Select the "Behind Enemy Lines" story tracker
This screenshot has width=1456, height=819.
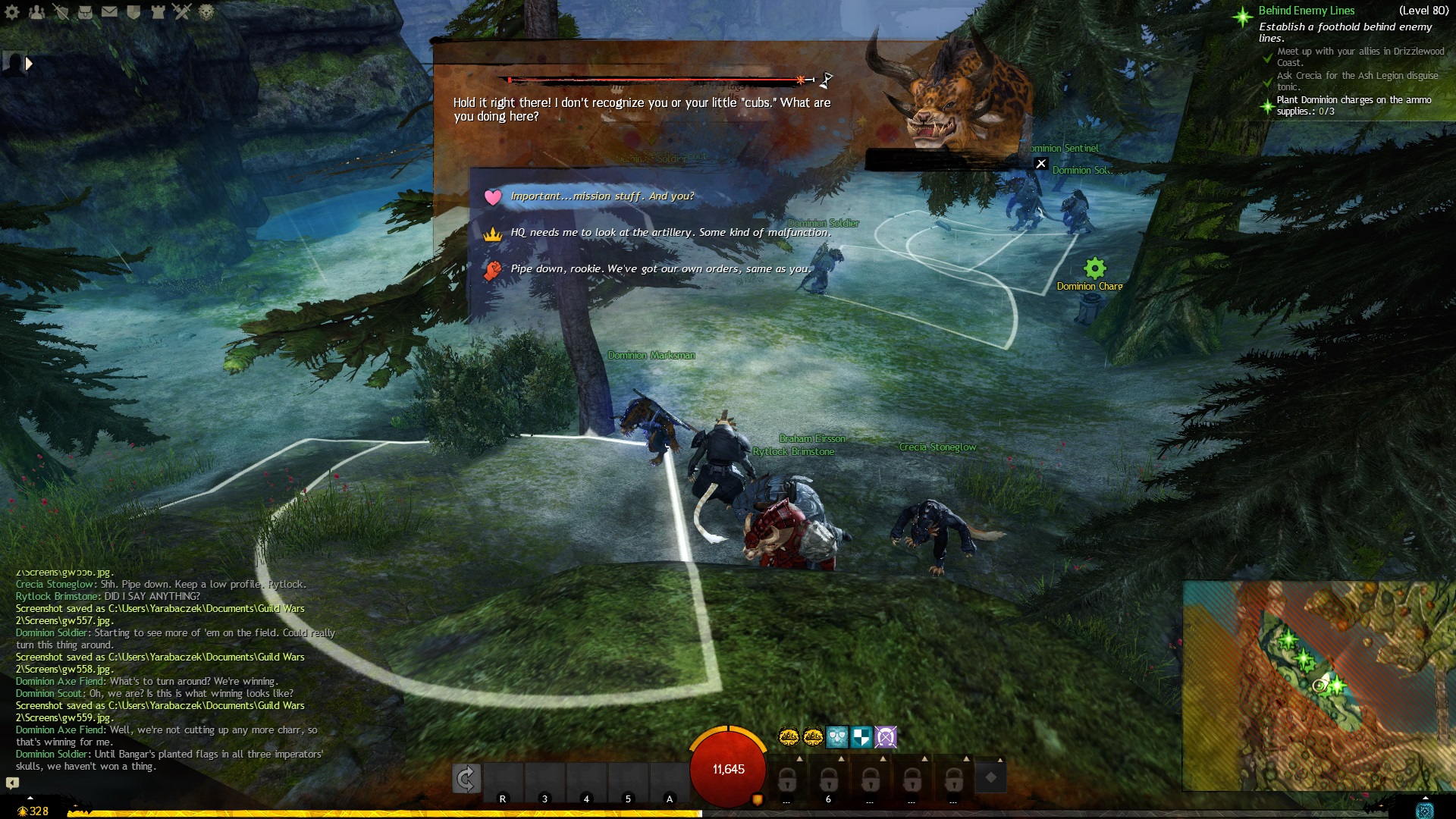click(1306, 11)
